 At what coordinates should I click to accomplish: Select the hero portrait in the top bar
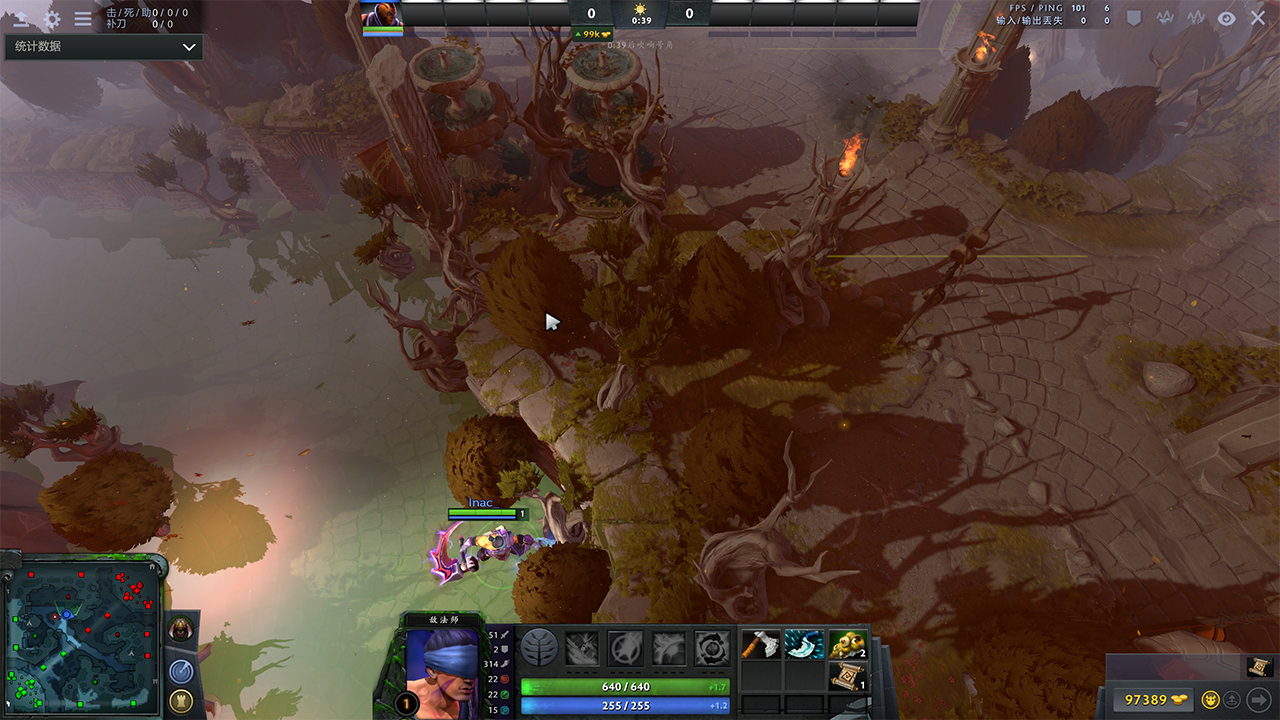pyautogui.click(x=382, y=14)
